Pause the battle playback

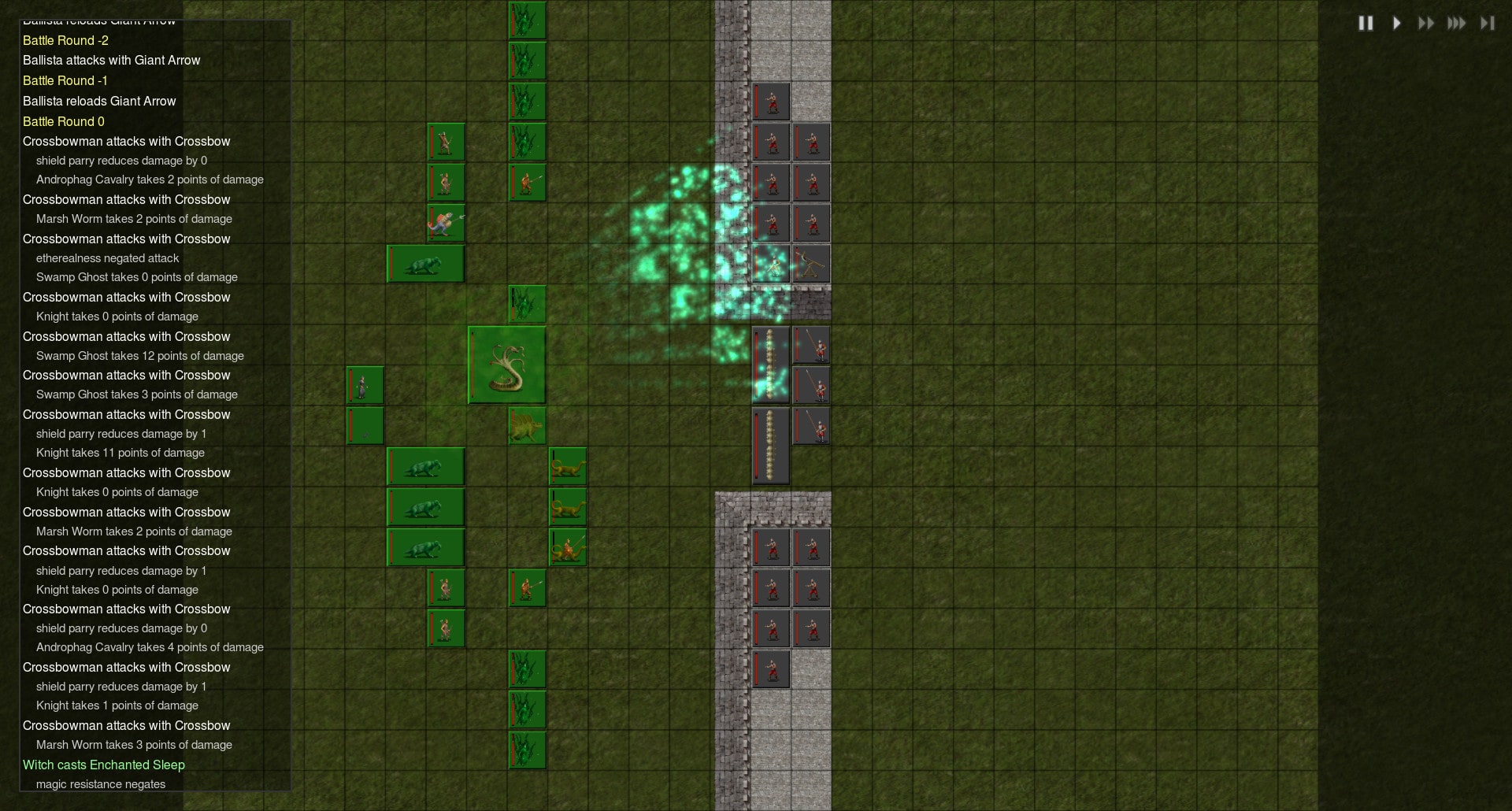pos(1366,23)
